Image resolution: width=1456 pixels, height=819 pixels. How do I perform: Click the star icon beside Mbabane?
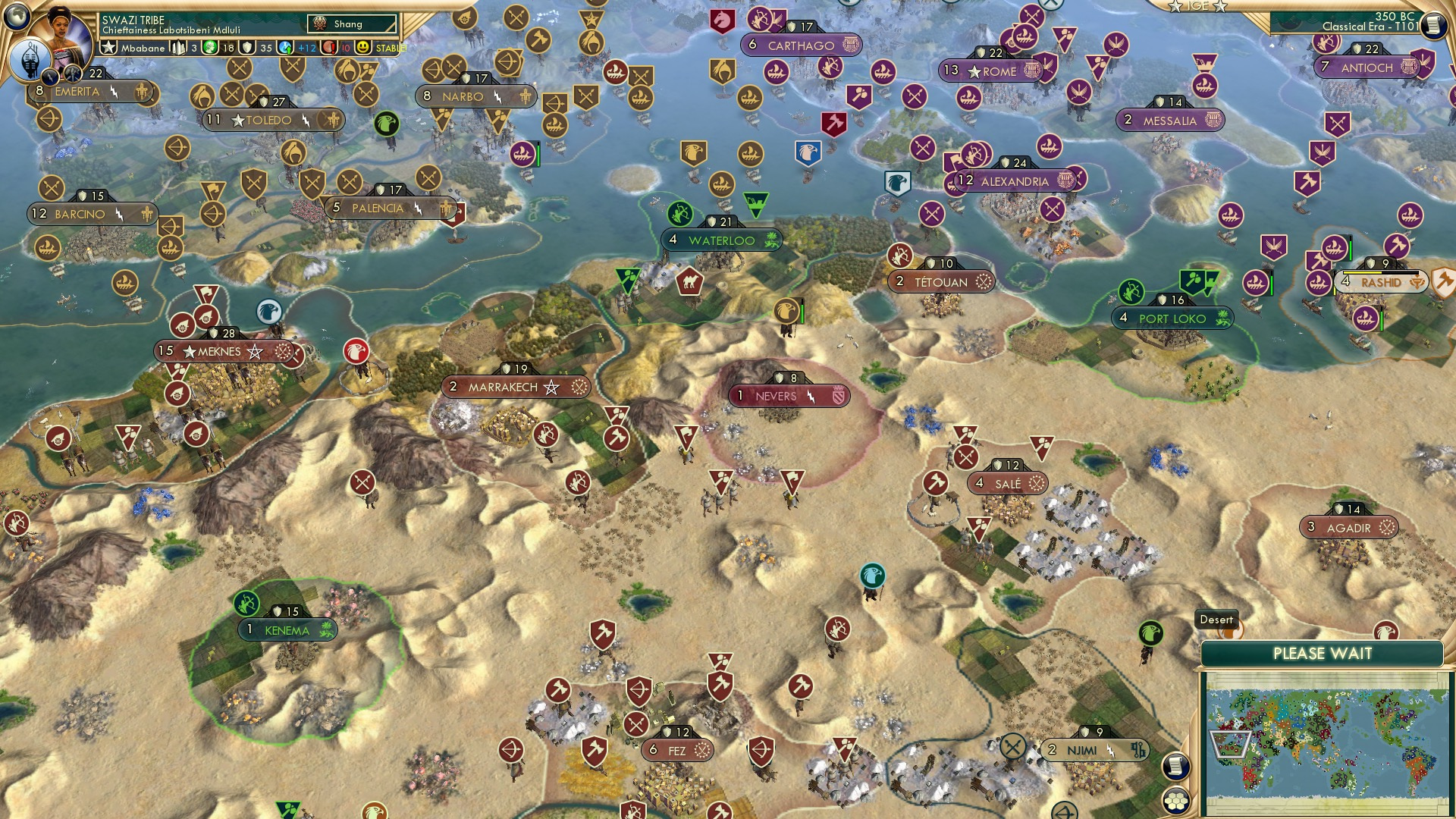point(109,47)
